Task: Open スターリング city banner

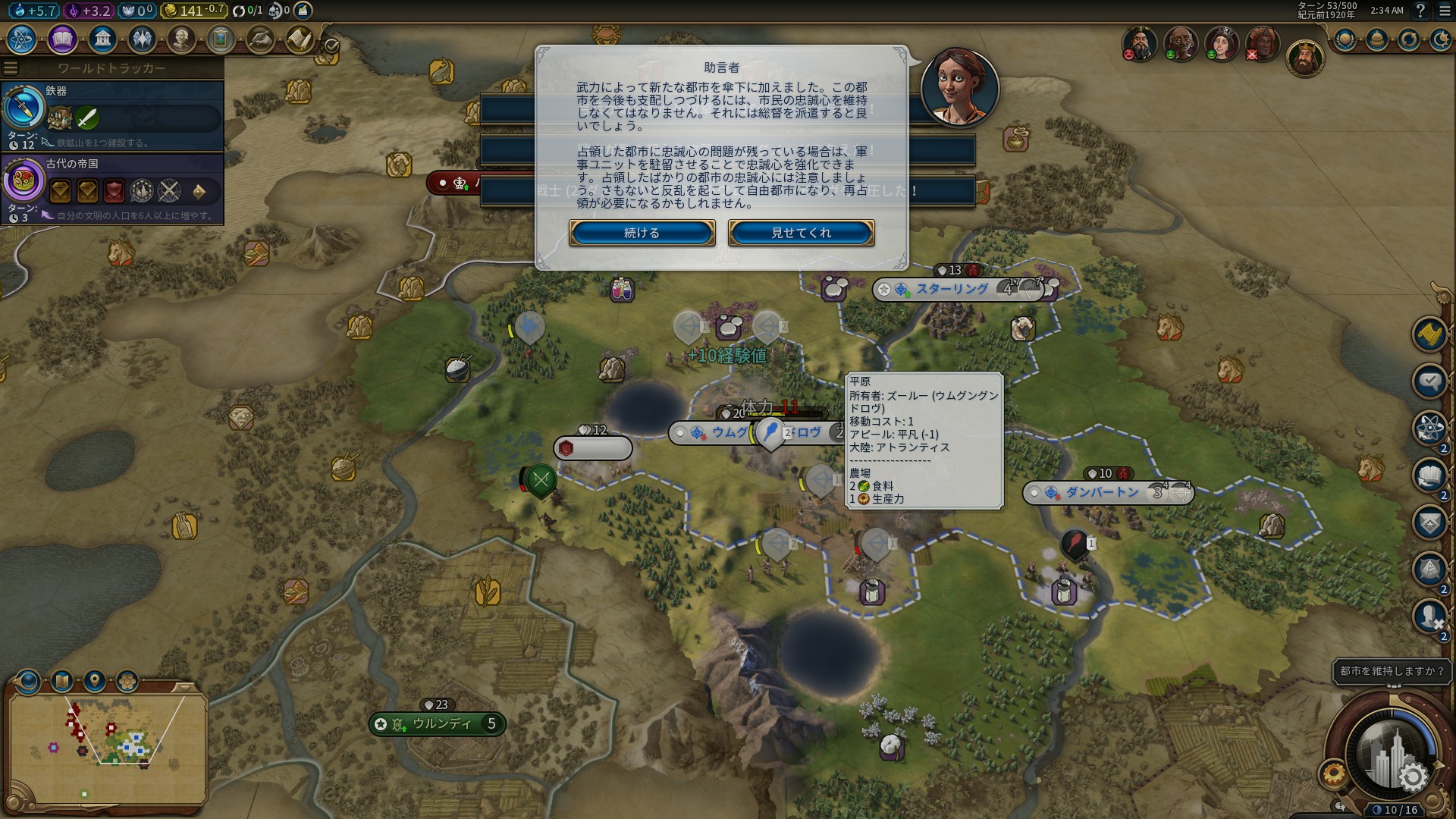Action: coord(952,289)
